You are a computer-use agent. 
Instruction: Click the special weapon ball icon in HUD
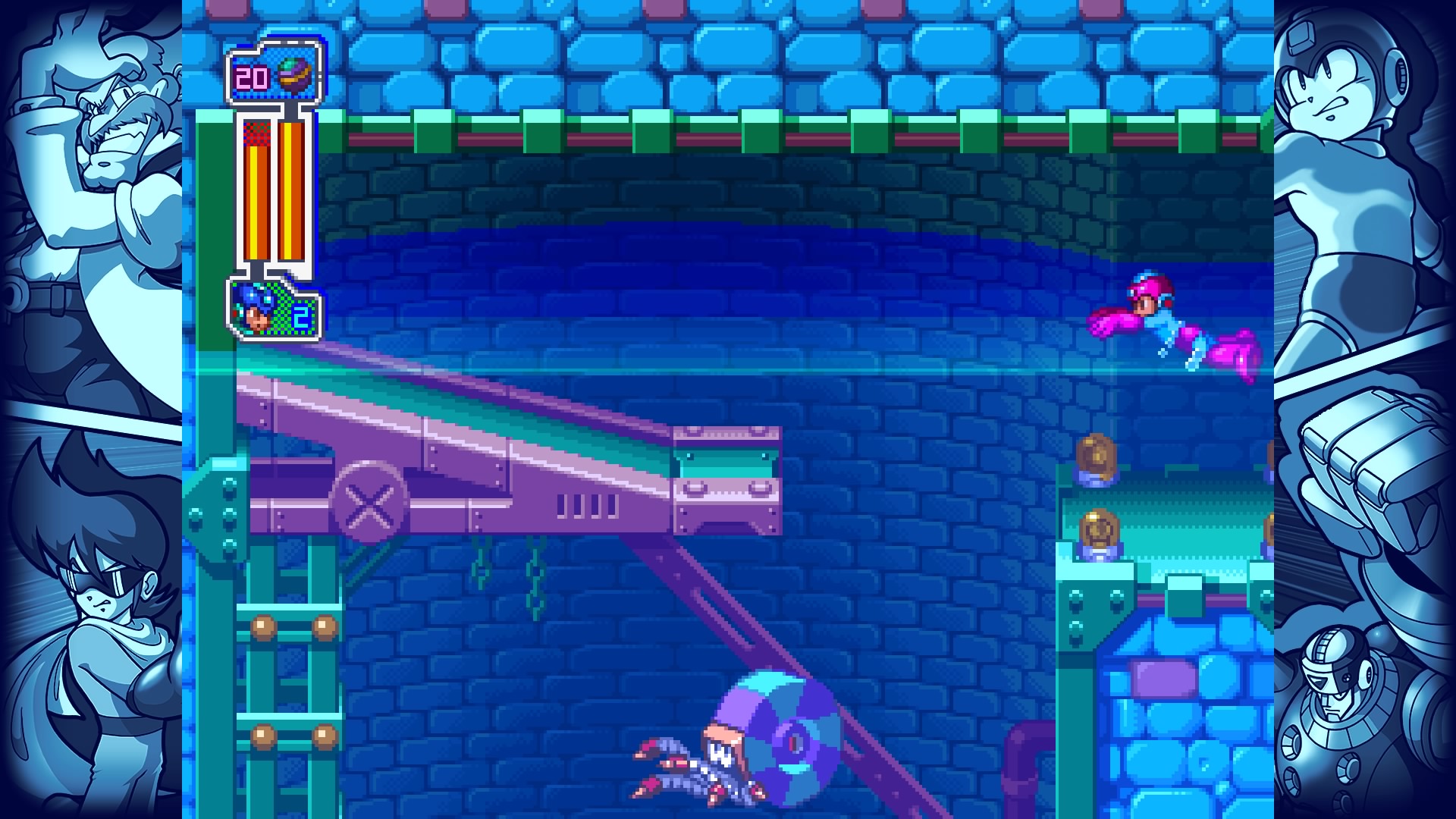pyautogui.click(x=295, y=73)
